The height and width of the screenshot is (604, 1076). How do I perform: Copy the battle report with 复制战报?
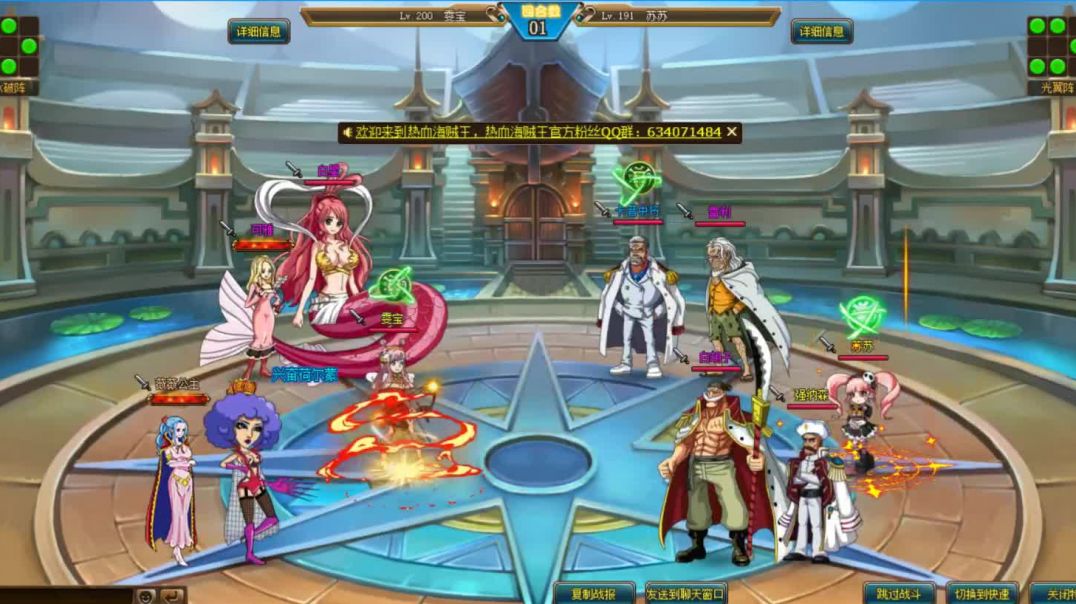coord(594,594)
